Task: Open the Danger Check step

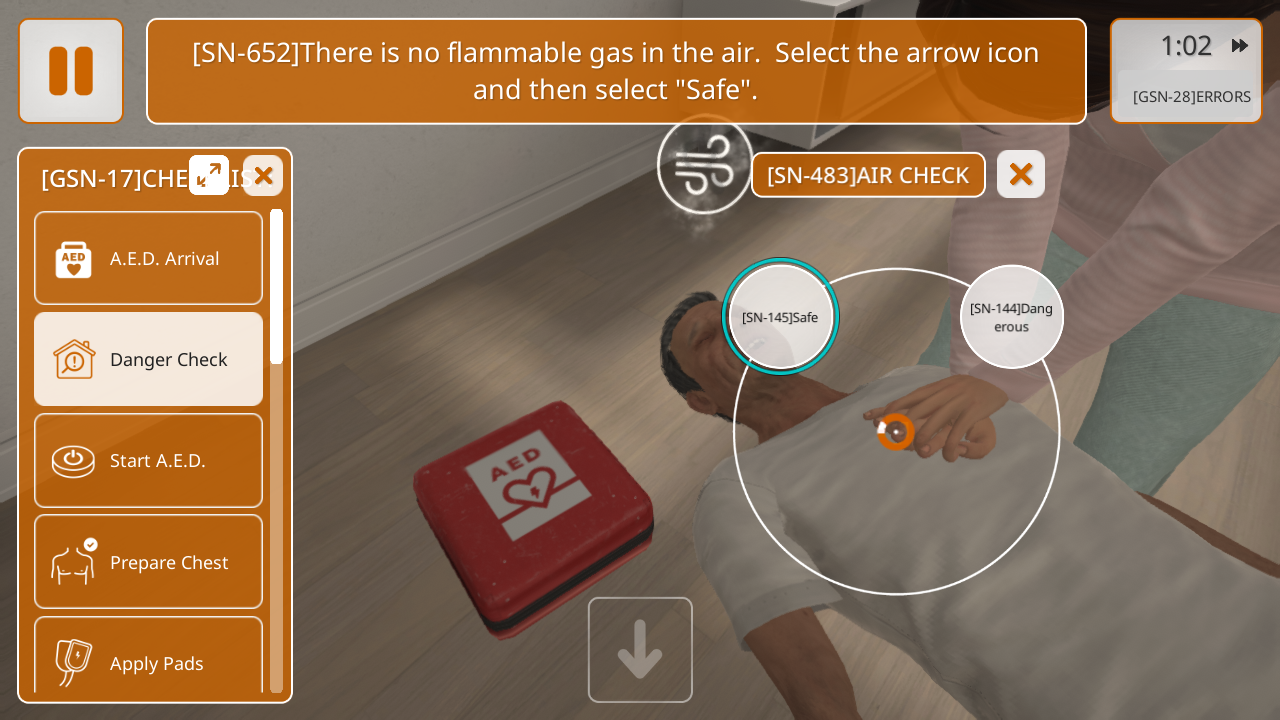Action: (148, 359)
